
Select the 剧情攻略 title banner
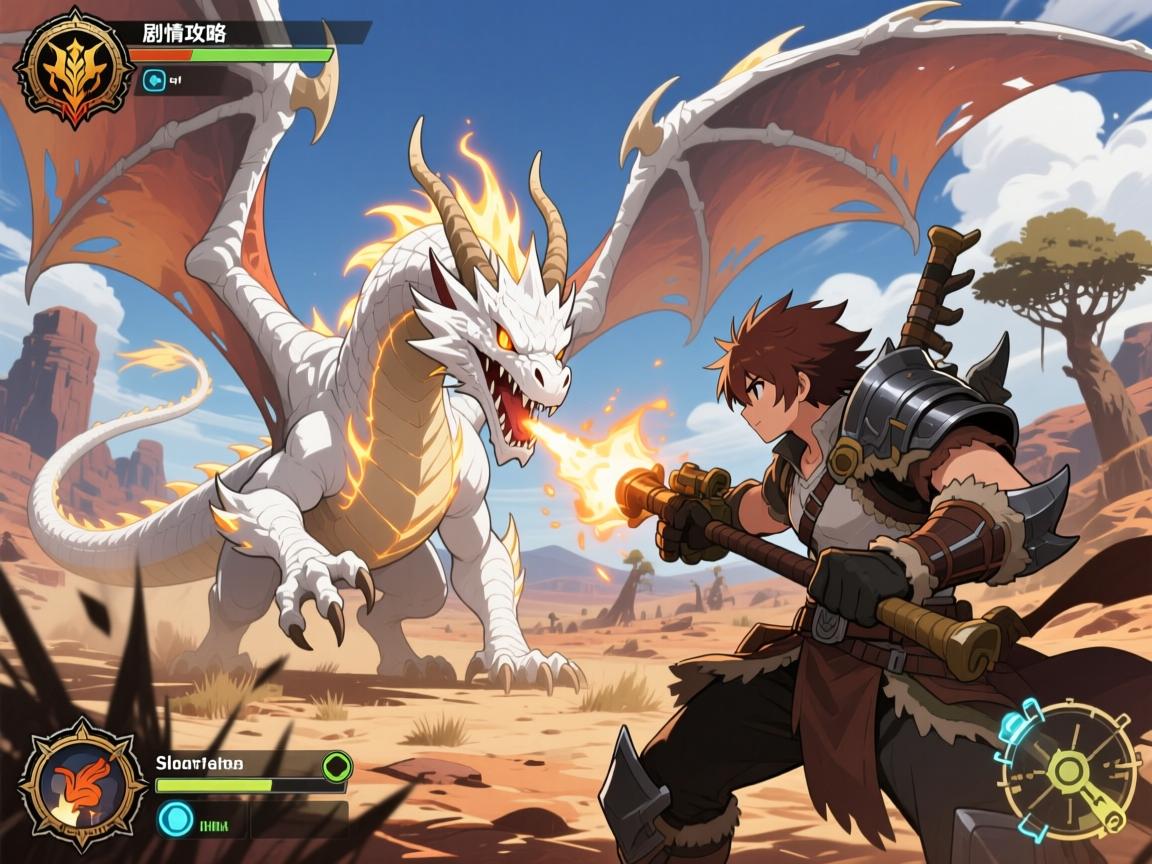(x=186, y=33)
